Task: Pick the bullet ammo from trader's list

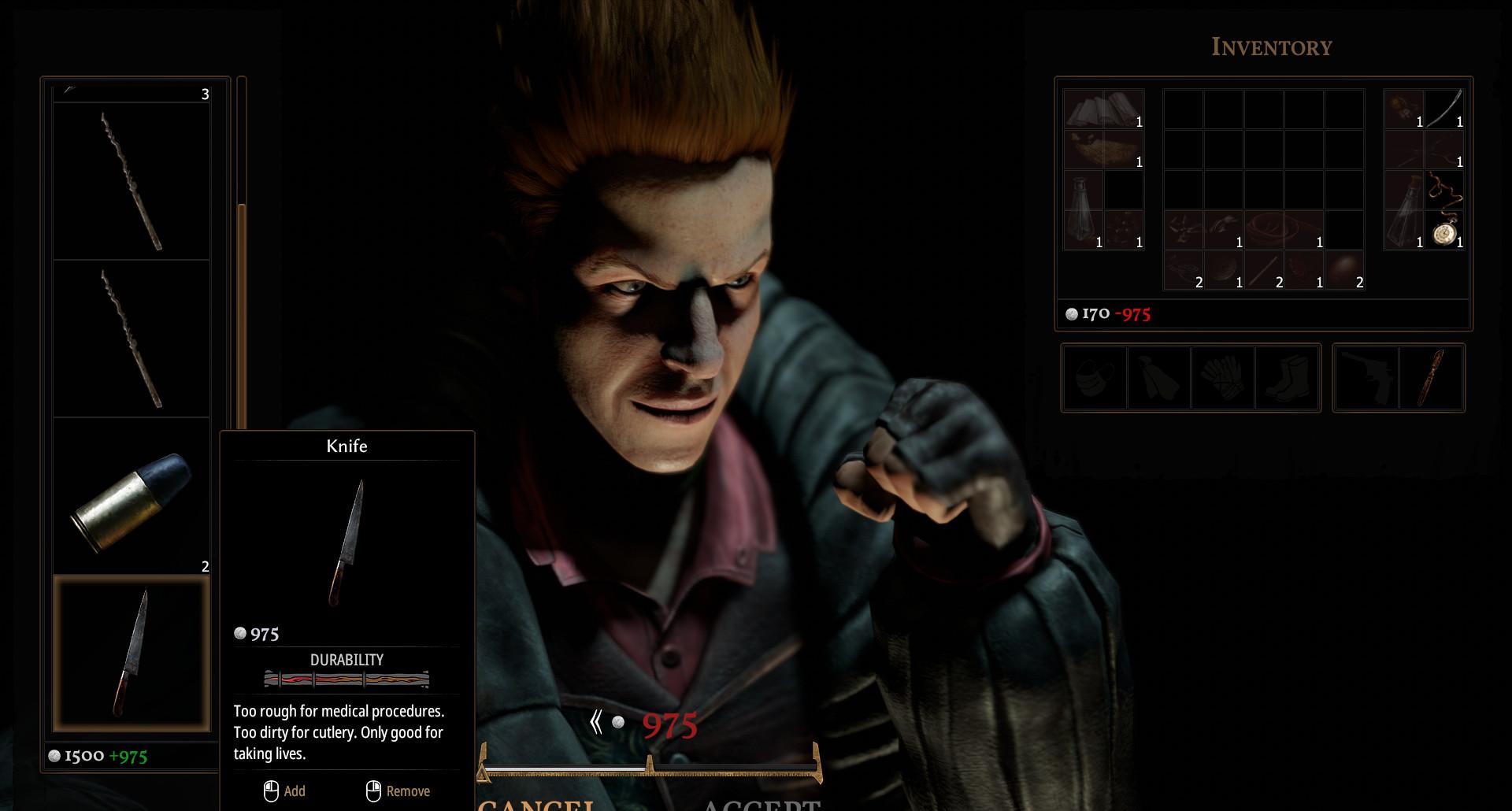Action: click(x=132, y=496)
